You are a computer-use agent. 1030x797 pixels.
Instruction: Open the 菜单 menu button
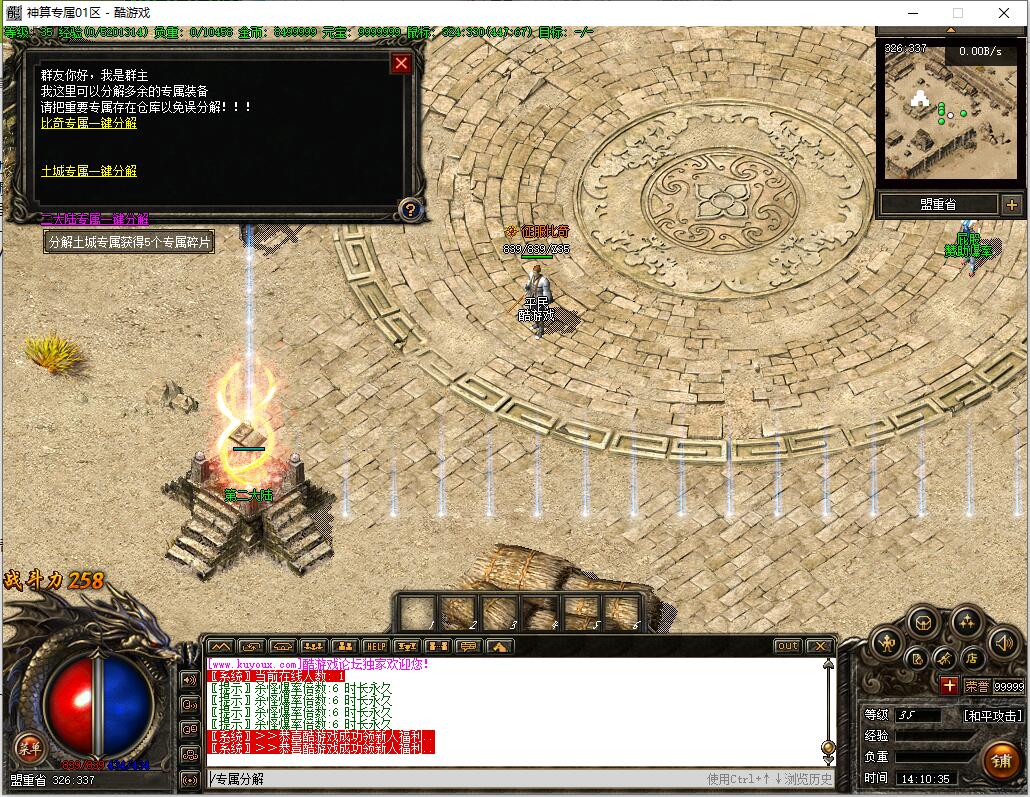tap(28, 745)
